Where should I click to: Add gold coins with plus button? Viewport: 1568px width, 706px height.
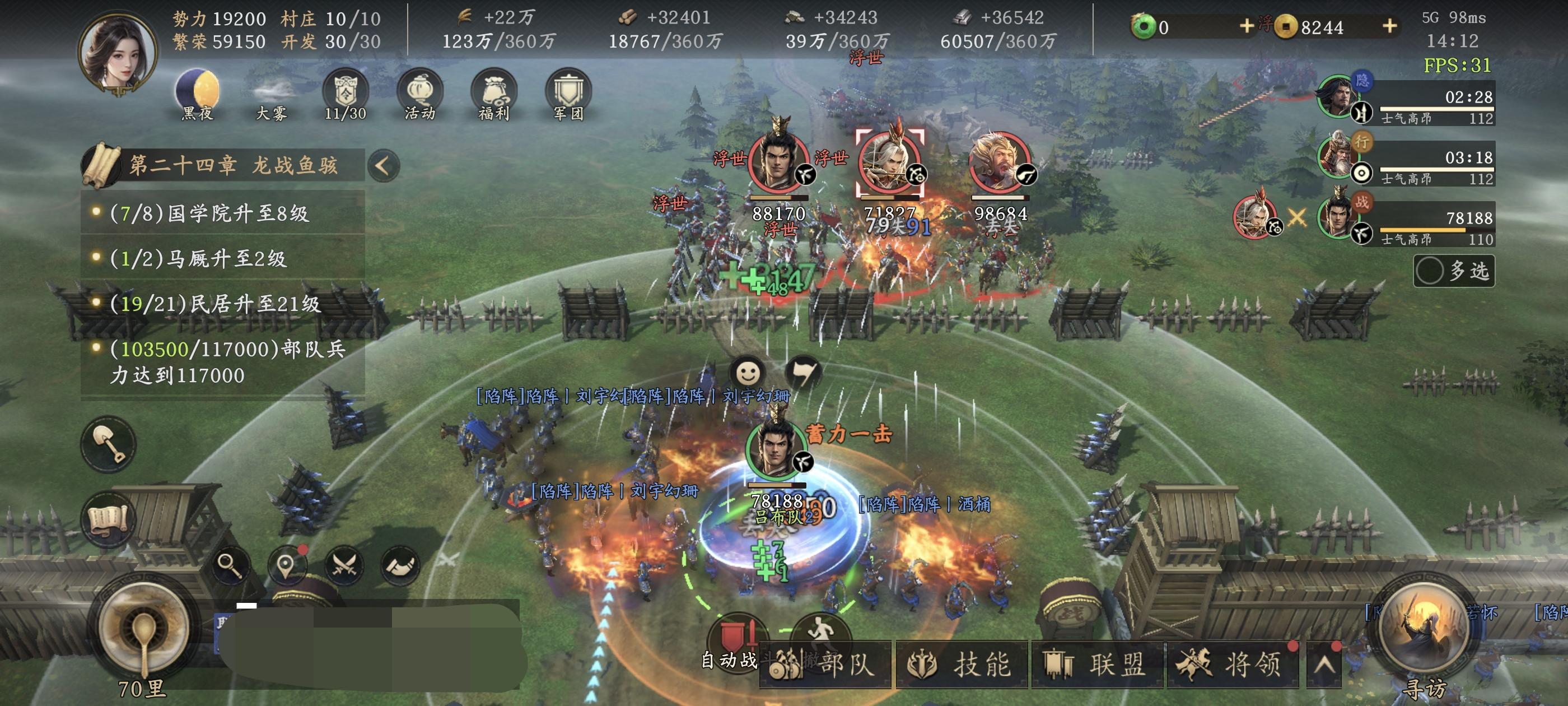1390,26
